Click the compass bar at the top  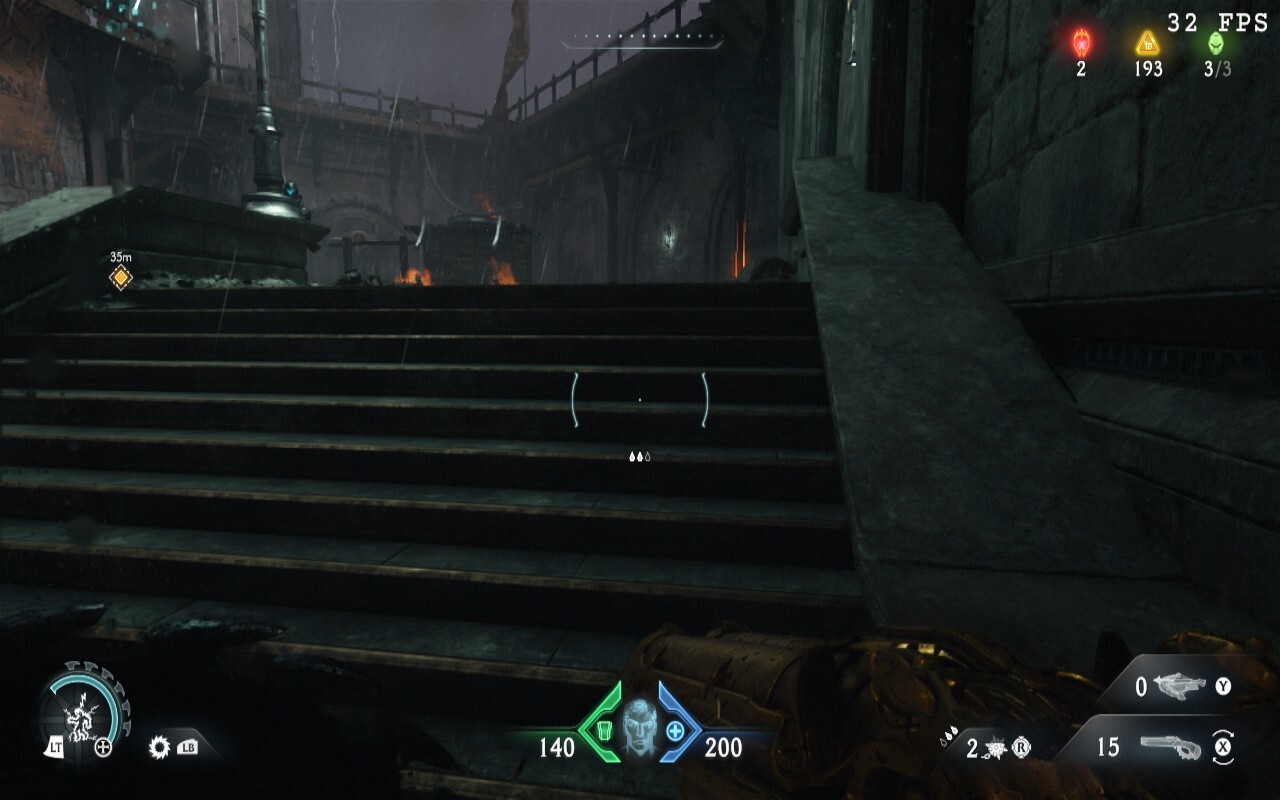click(x=642, y=42)
